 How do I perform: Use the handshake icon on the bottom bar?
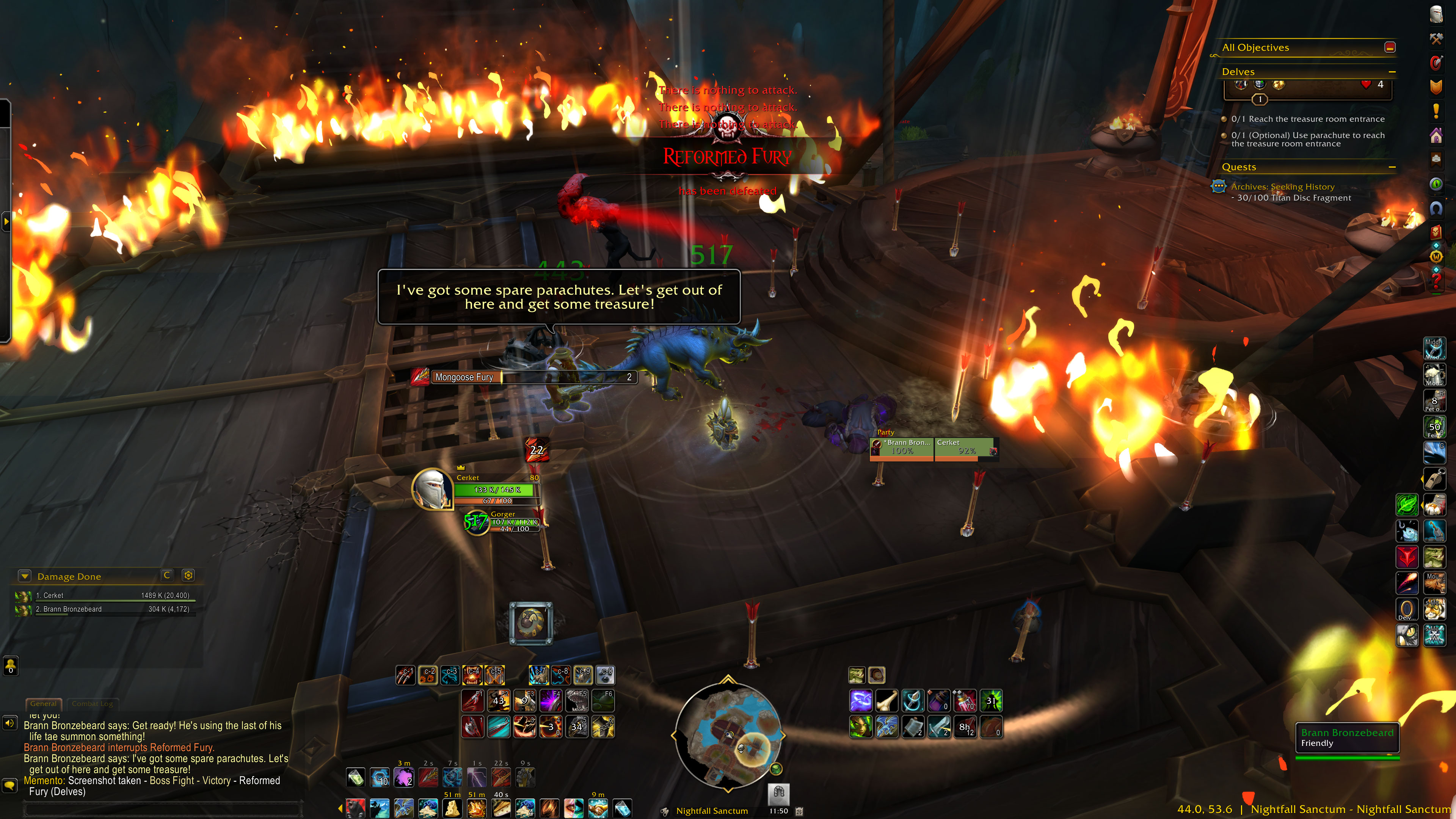[x=598, y=808]
